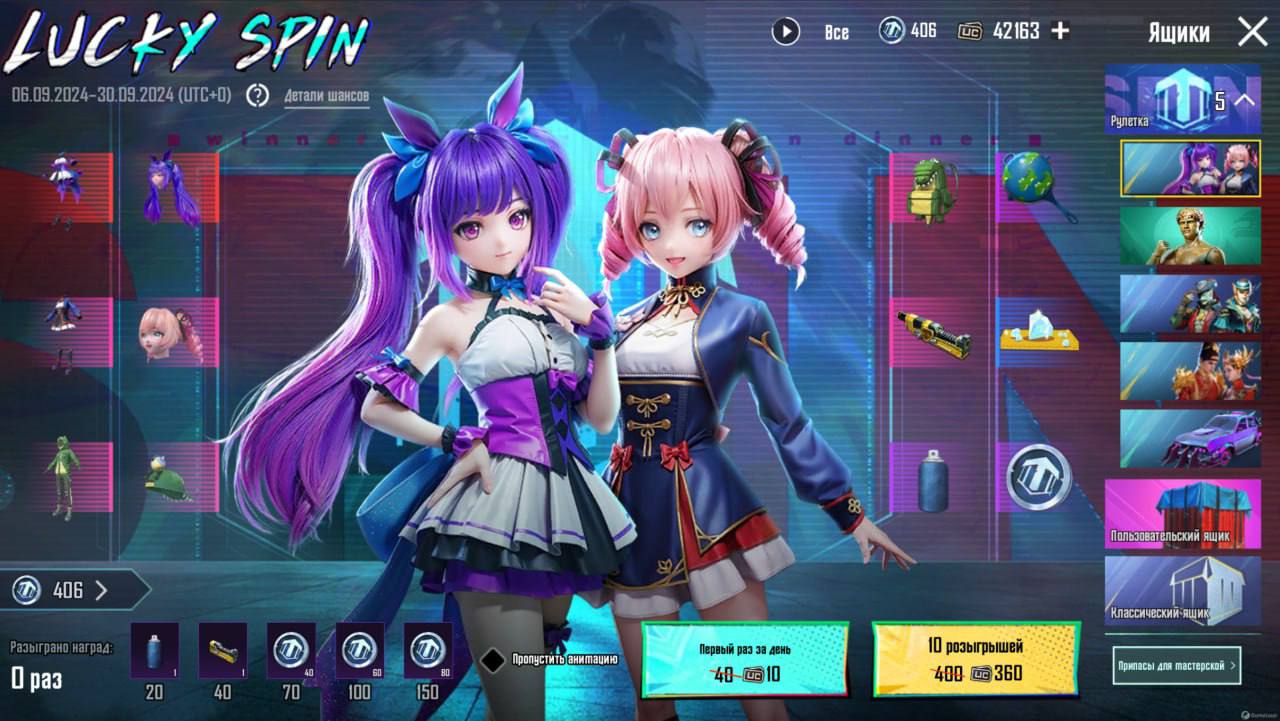Buy 10 spins for 360 UC
The height and width of the screenshot is (721, 1280).
(x=975, y=659)
